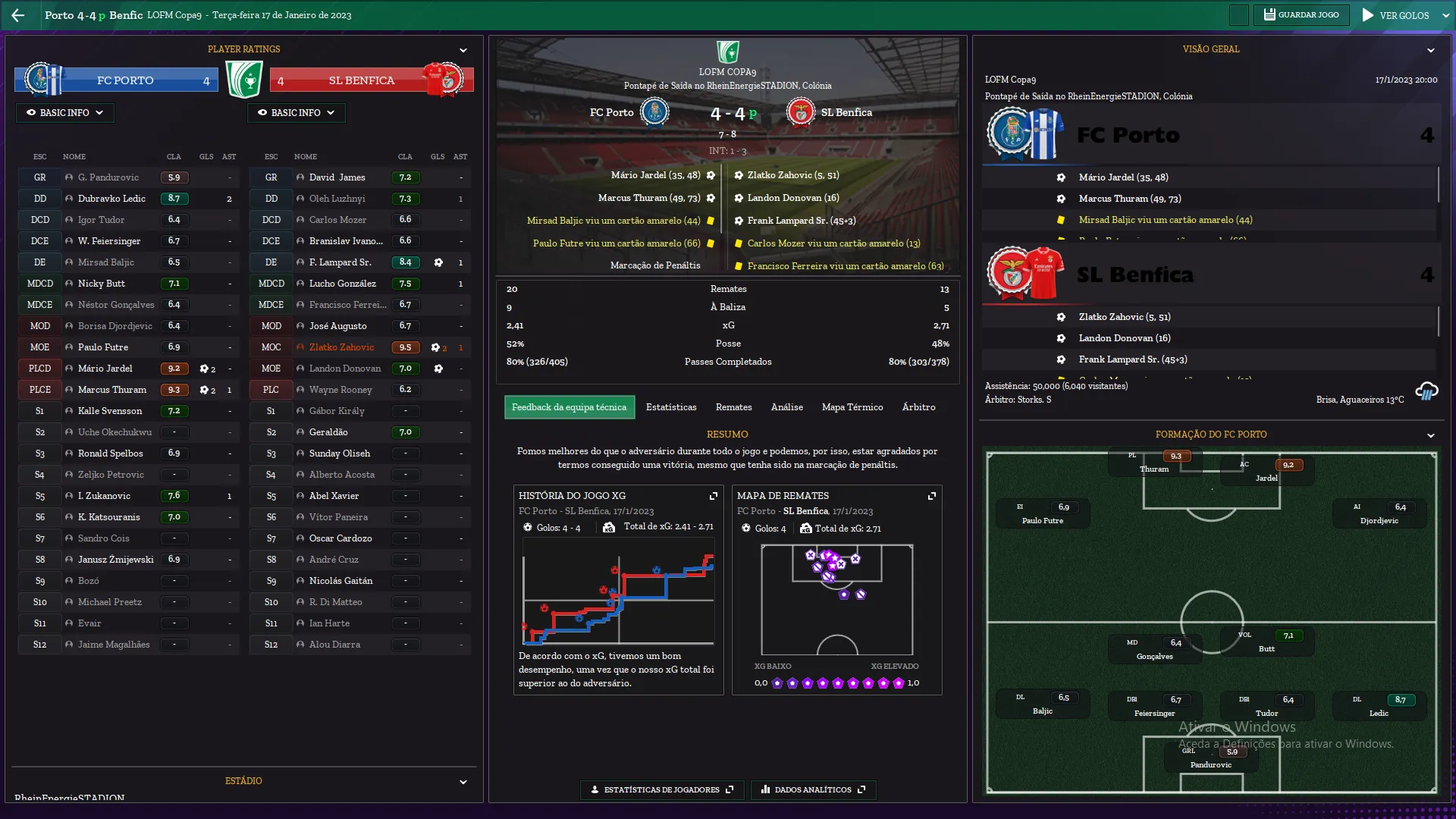The image size is (1456, 819).
Task: Play match highlights with Ver Golos
Action: [x=1396, y=15]
